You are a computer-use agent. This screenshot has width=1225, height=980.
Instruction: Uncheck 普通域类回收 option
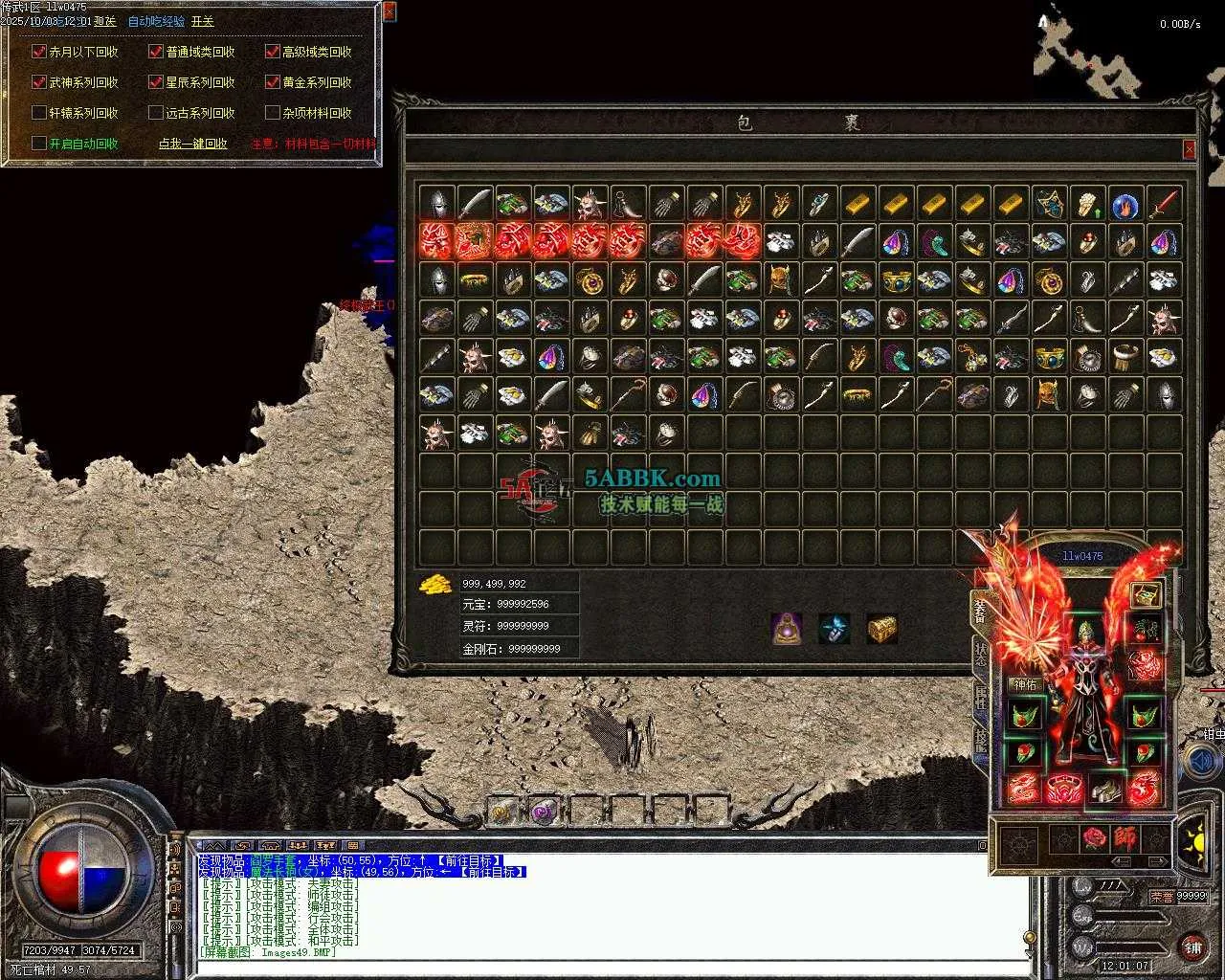pyautogui.click(x=156, y=52)
